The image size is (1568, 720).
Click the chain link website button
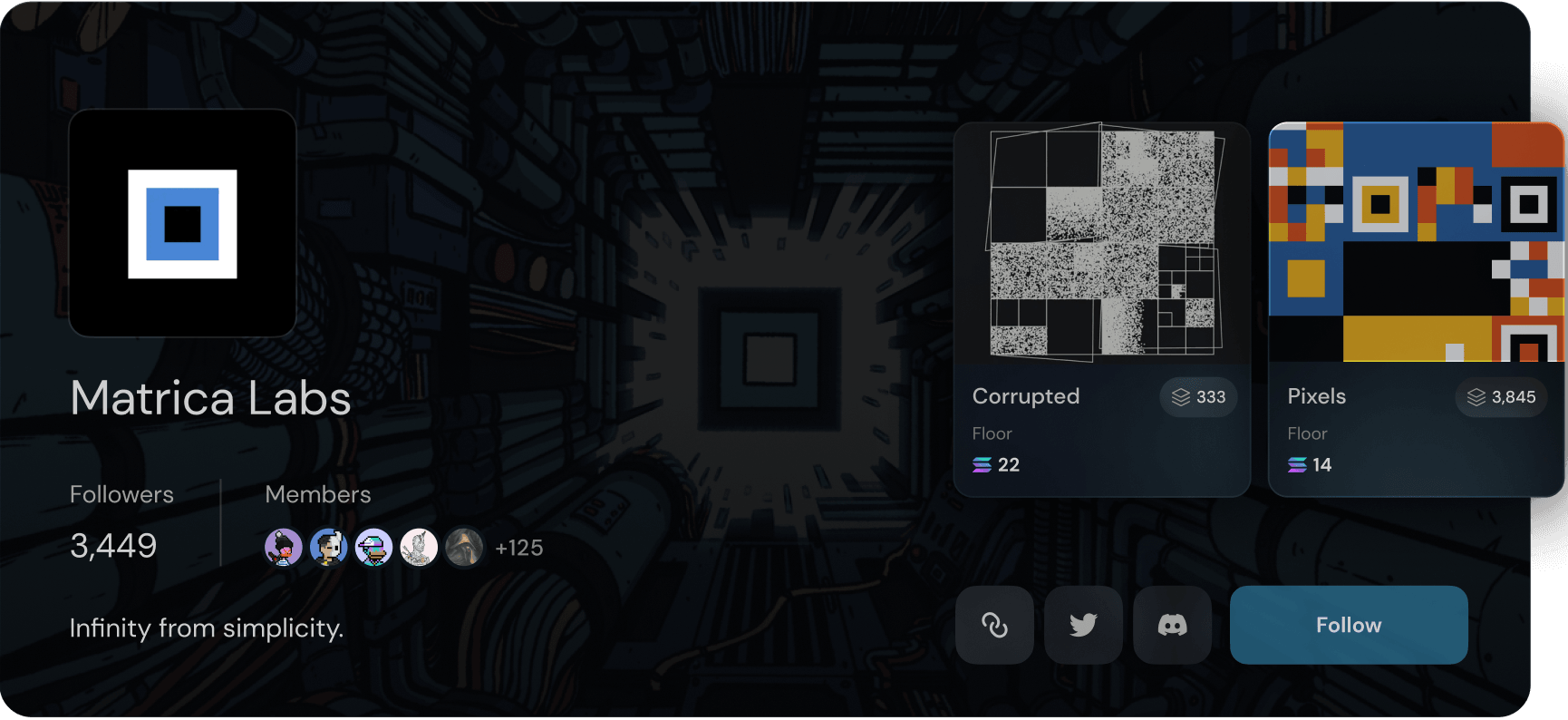click(994, 625)
